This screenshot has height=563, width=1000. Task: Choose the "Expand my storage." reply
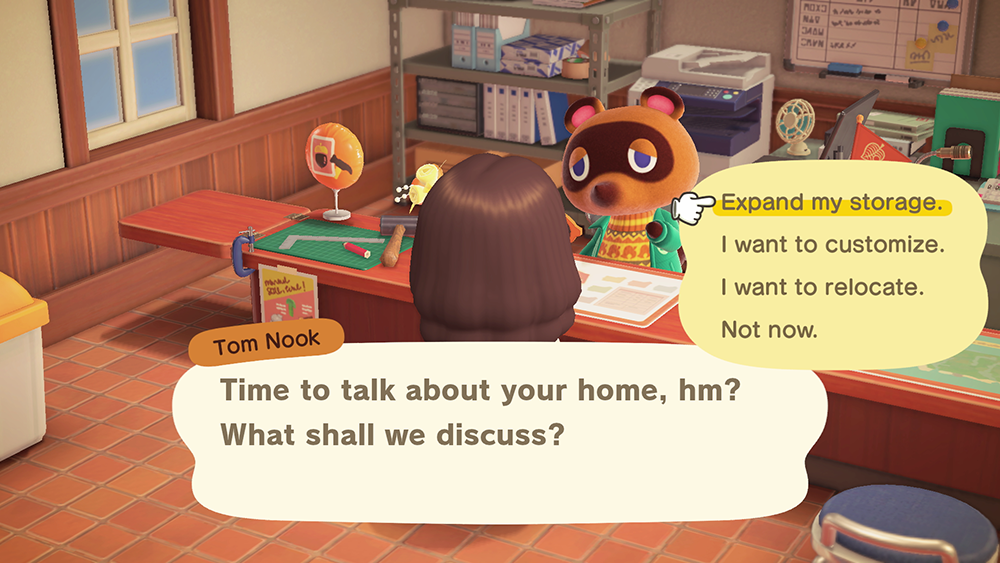pos(831,203)
